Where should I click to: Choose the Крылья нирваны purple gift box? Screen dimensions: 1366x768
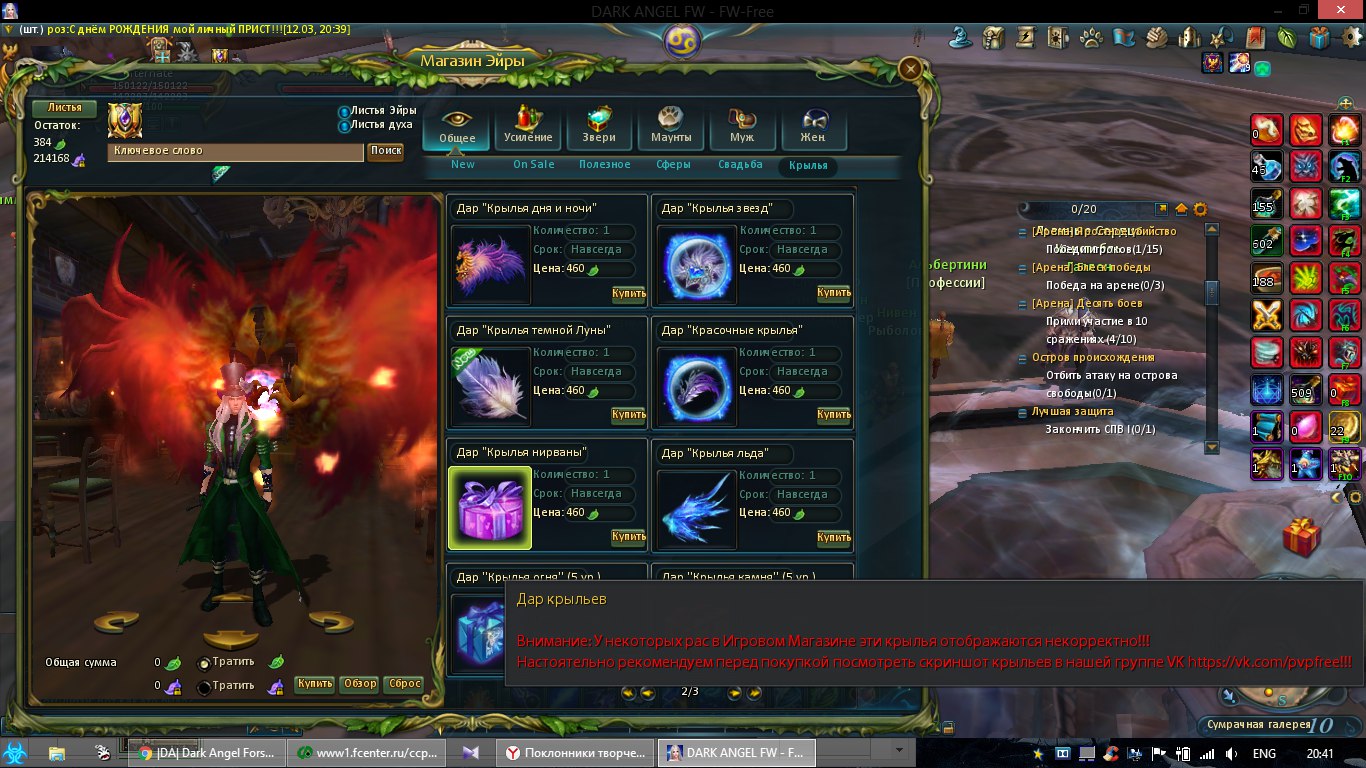point(489,508)
